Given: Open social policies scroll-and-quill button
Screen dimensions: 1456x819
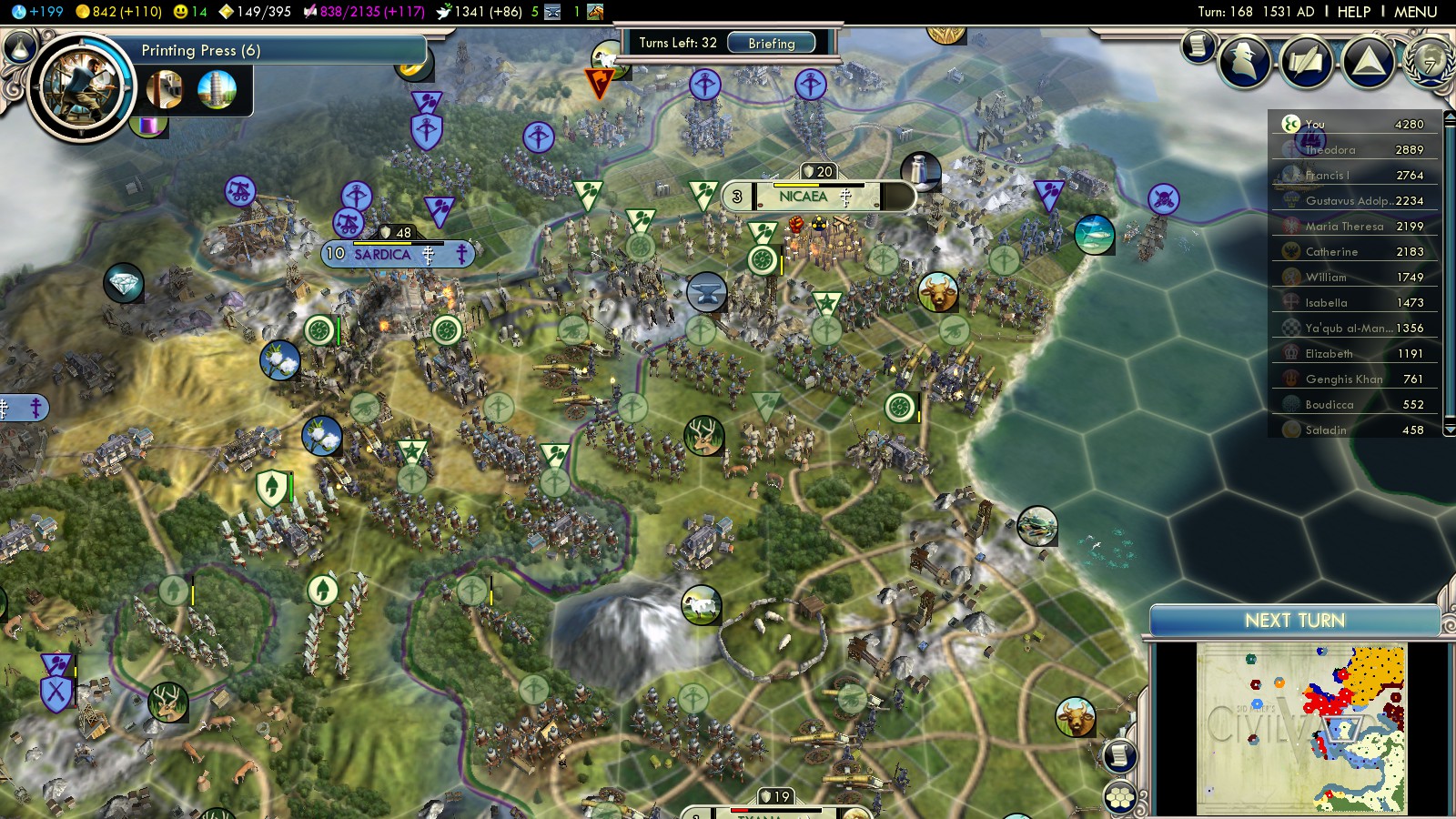Looking at the screenshot, I should point(1307,61).
